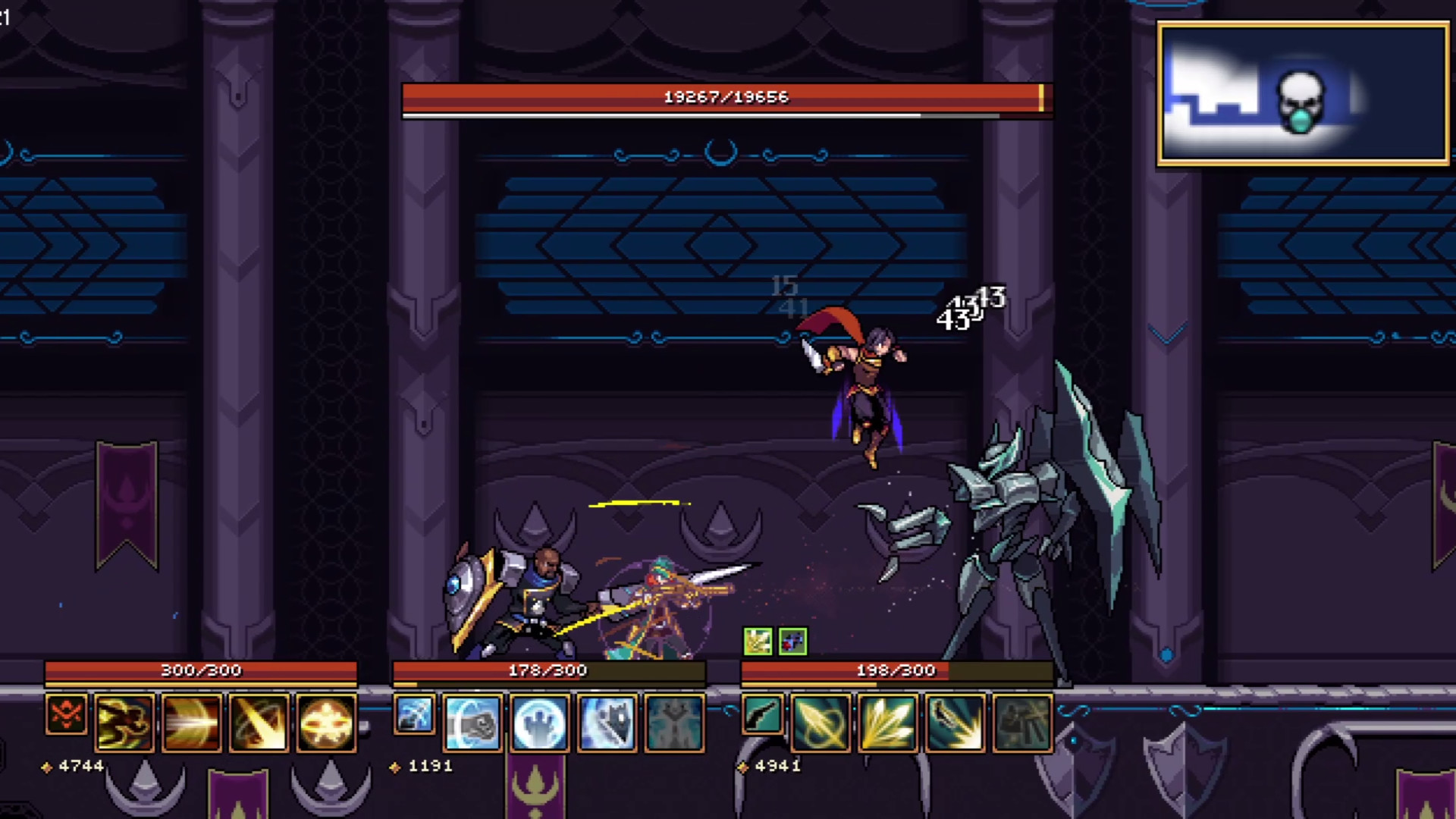Click the boss health bar 19267/19656
Viewport: 1456px width, 819px height.
[726, 97]
